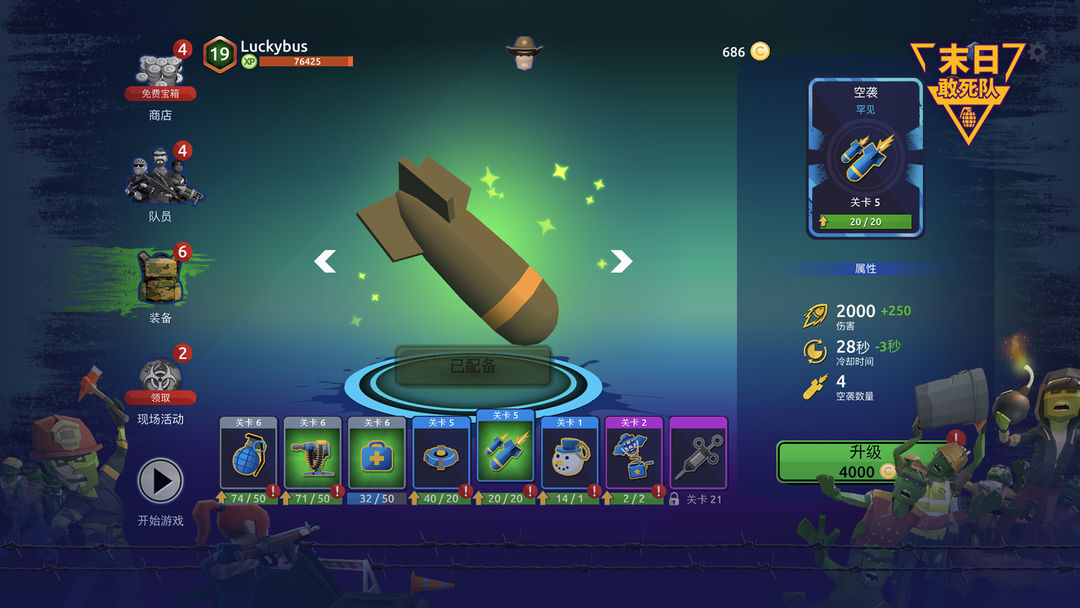Viewport: 1080px width, 608px height.
Task: Select the jack-in-the-box decoy card
Action: [x=633, y=457]
